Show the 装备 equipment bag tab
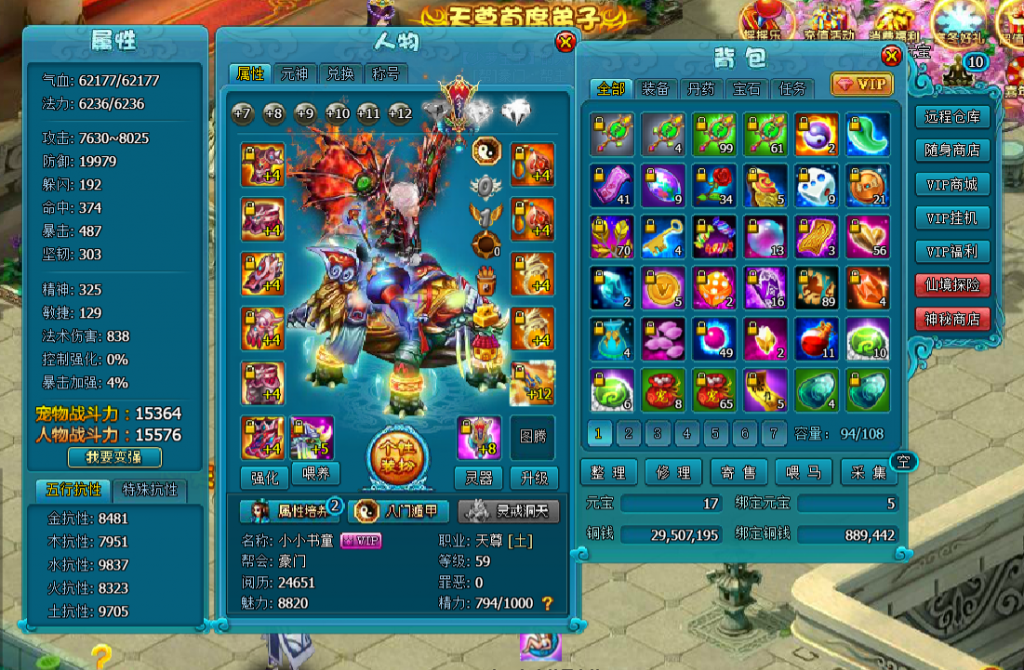 point(655,89)
